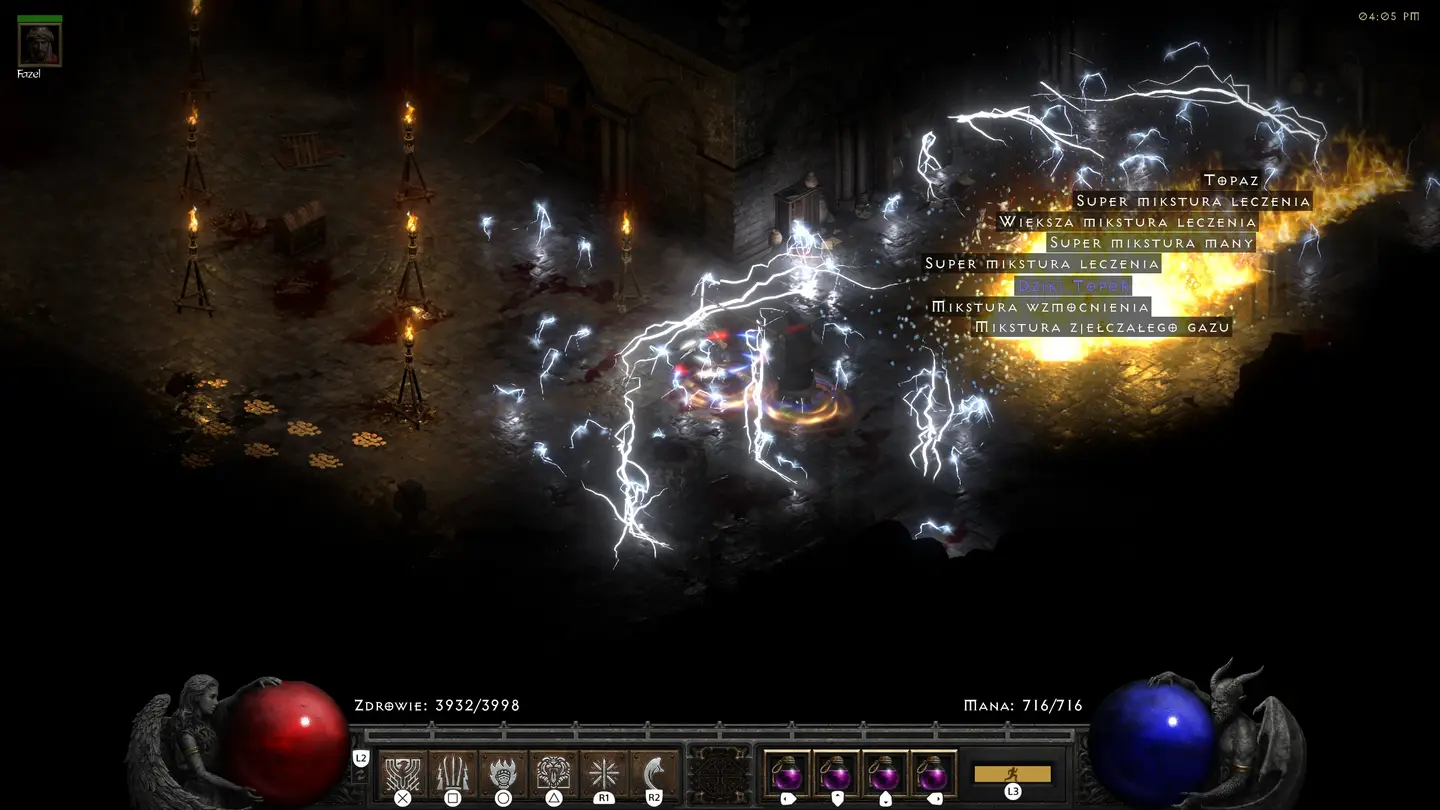Choose the starburst skill icon
The width and height of the screenshot is (1440, 810).
pos(604,773)
